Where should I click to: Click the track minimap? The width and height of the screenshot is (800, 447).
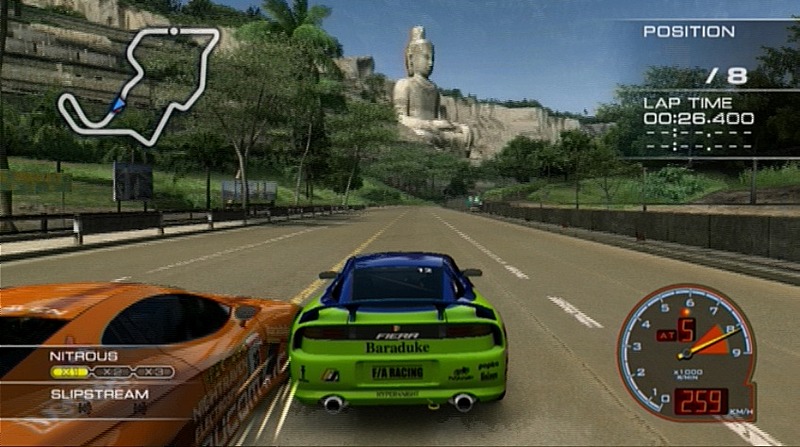tap(138, 85)
